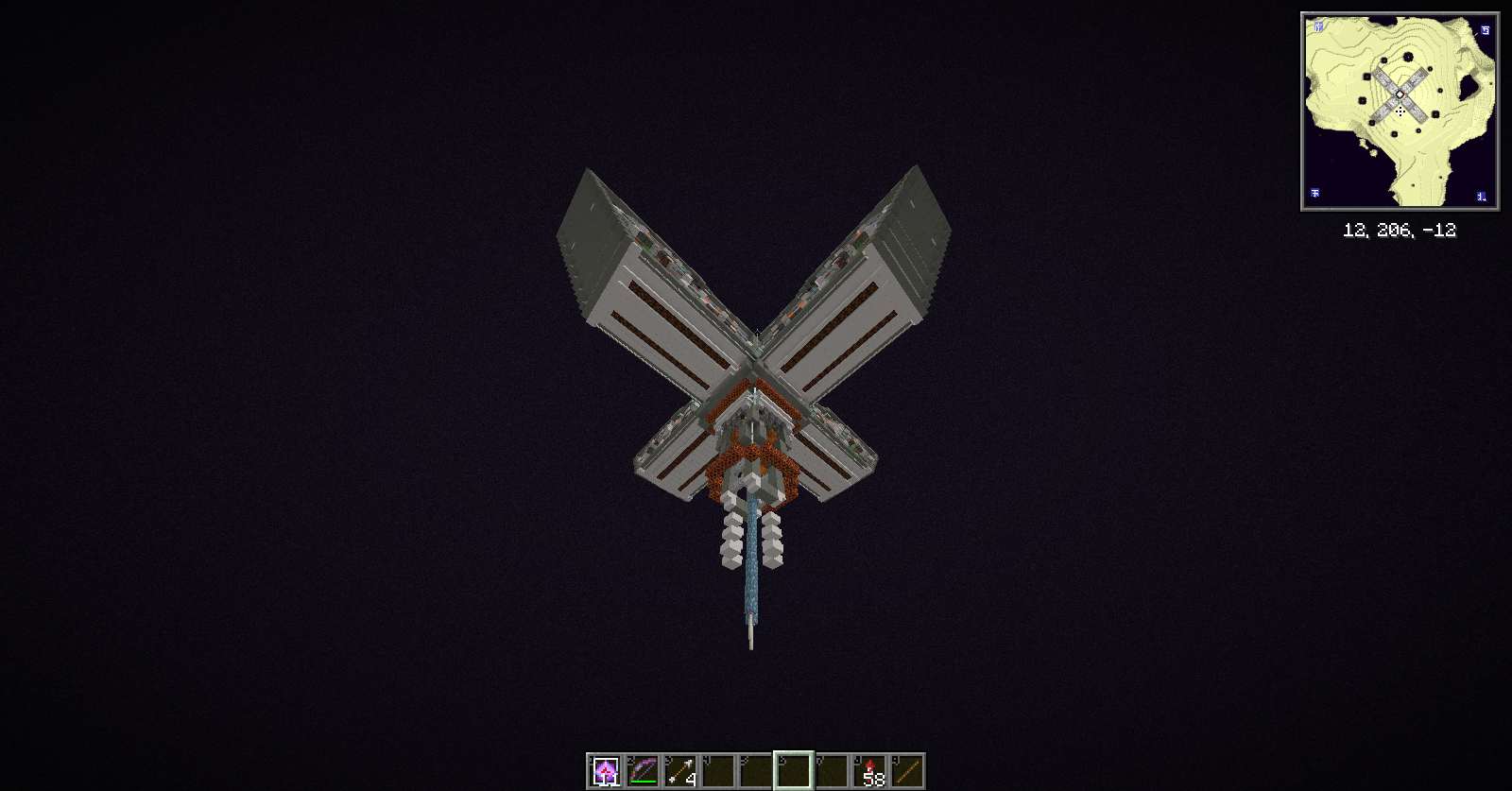Select the end crystal hotbar slot
The image size is (1512, 791).
(x=605, y=771)
